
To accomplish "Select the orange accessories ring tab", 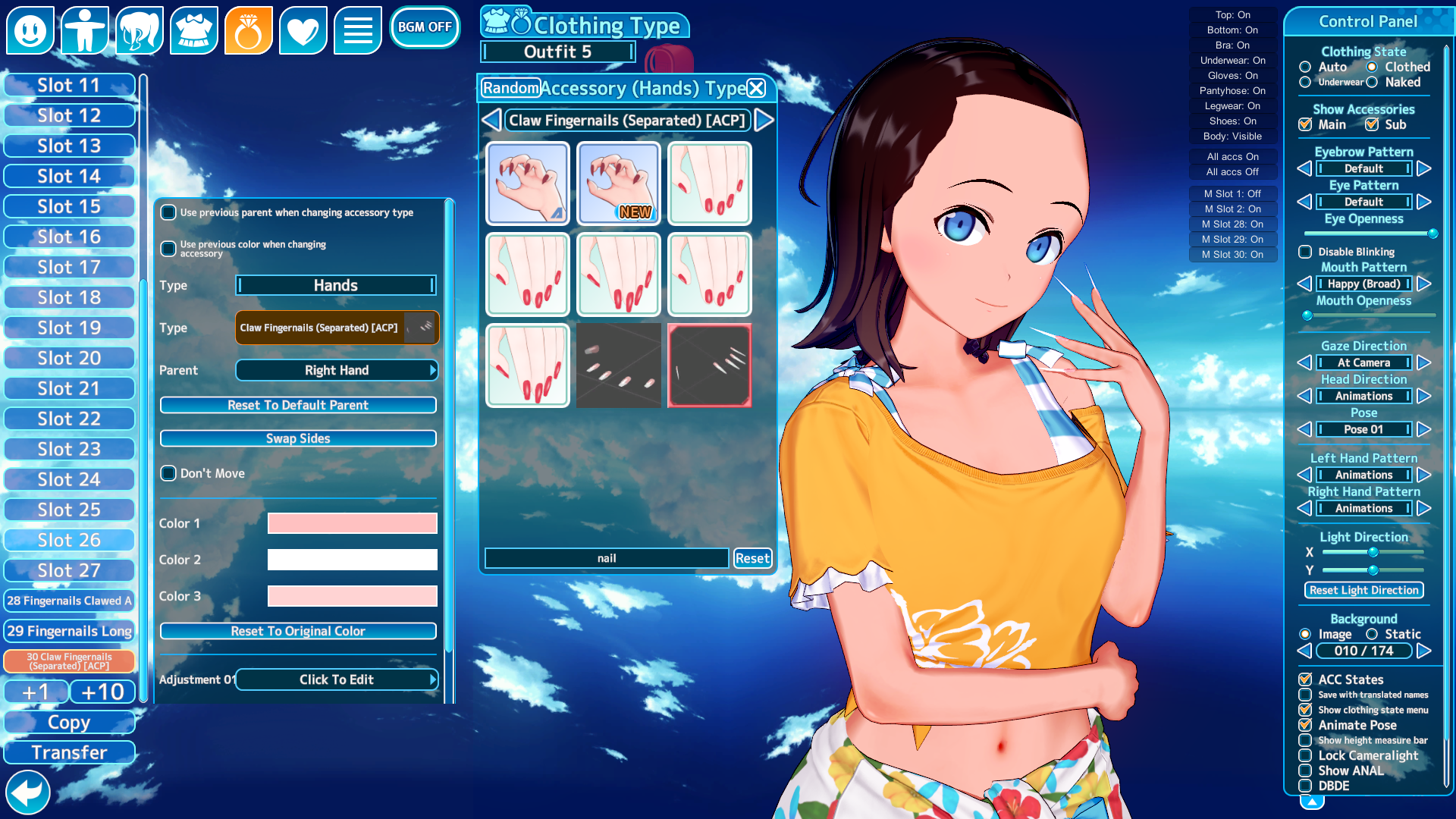I will 249,30.
